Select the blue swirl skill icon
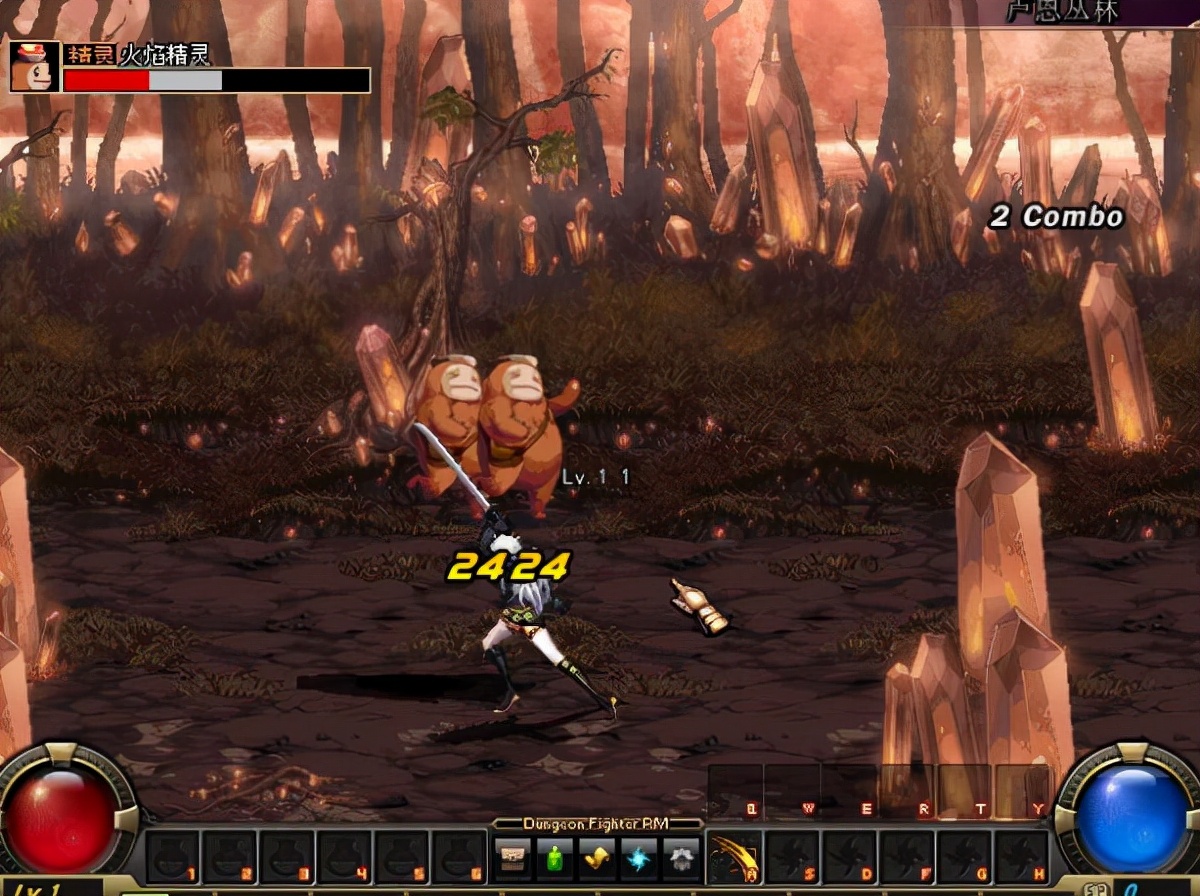Viewport: 1200px width, 896px height. pos(639,859)
